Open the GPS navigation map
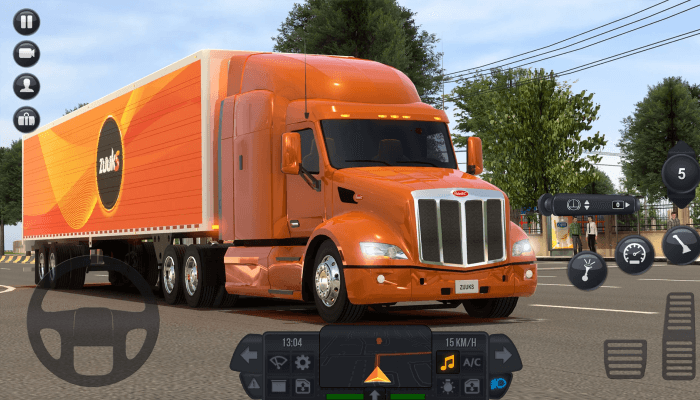Viewport: 700px width, 400px height. coord(377,361)
